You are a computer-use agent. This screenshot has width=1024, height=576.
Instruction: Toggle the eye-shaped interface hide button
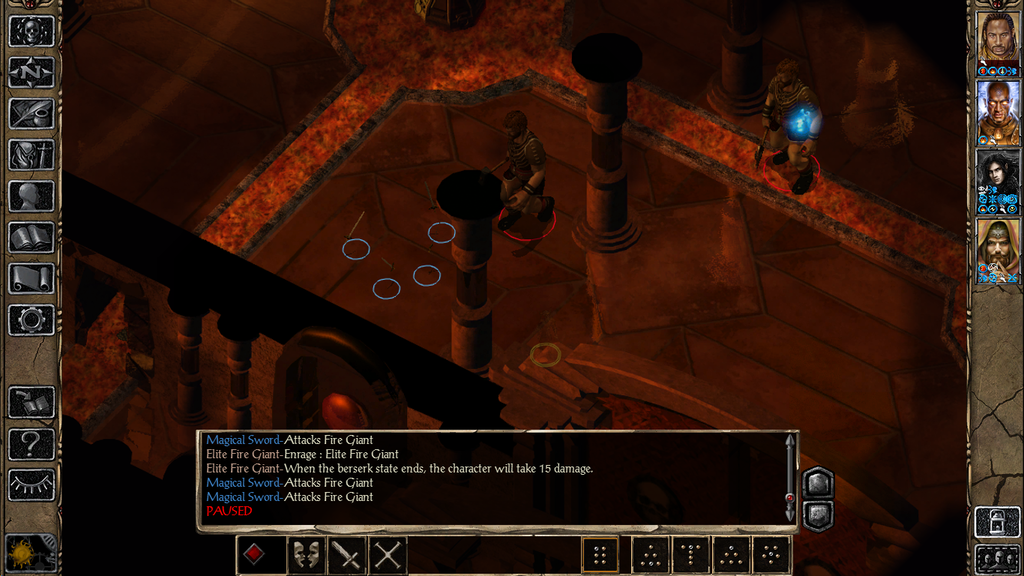[31, 484]
